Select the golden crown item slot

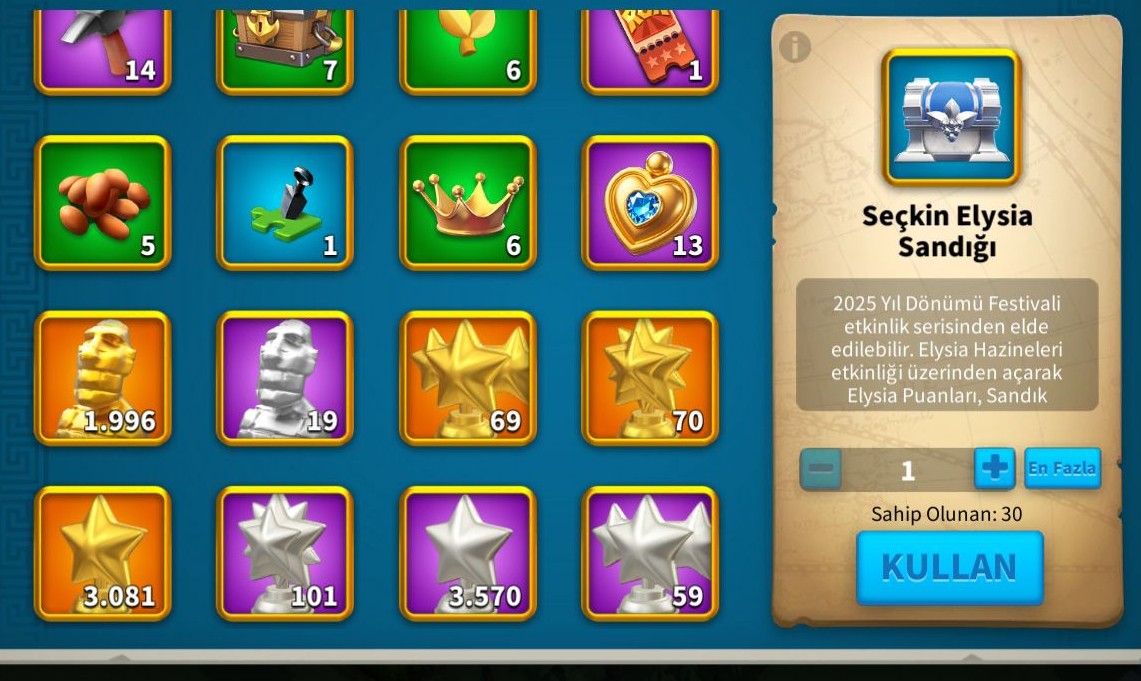468,203
